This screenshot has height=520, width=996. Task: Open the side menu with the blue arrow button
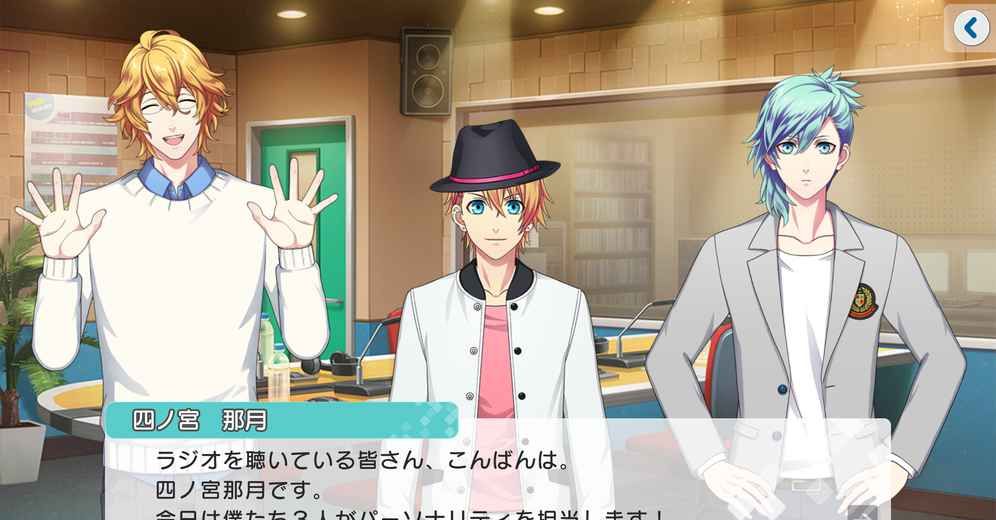[x=971, y=28]
